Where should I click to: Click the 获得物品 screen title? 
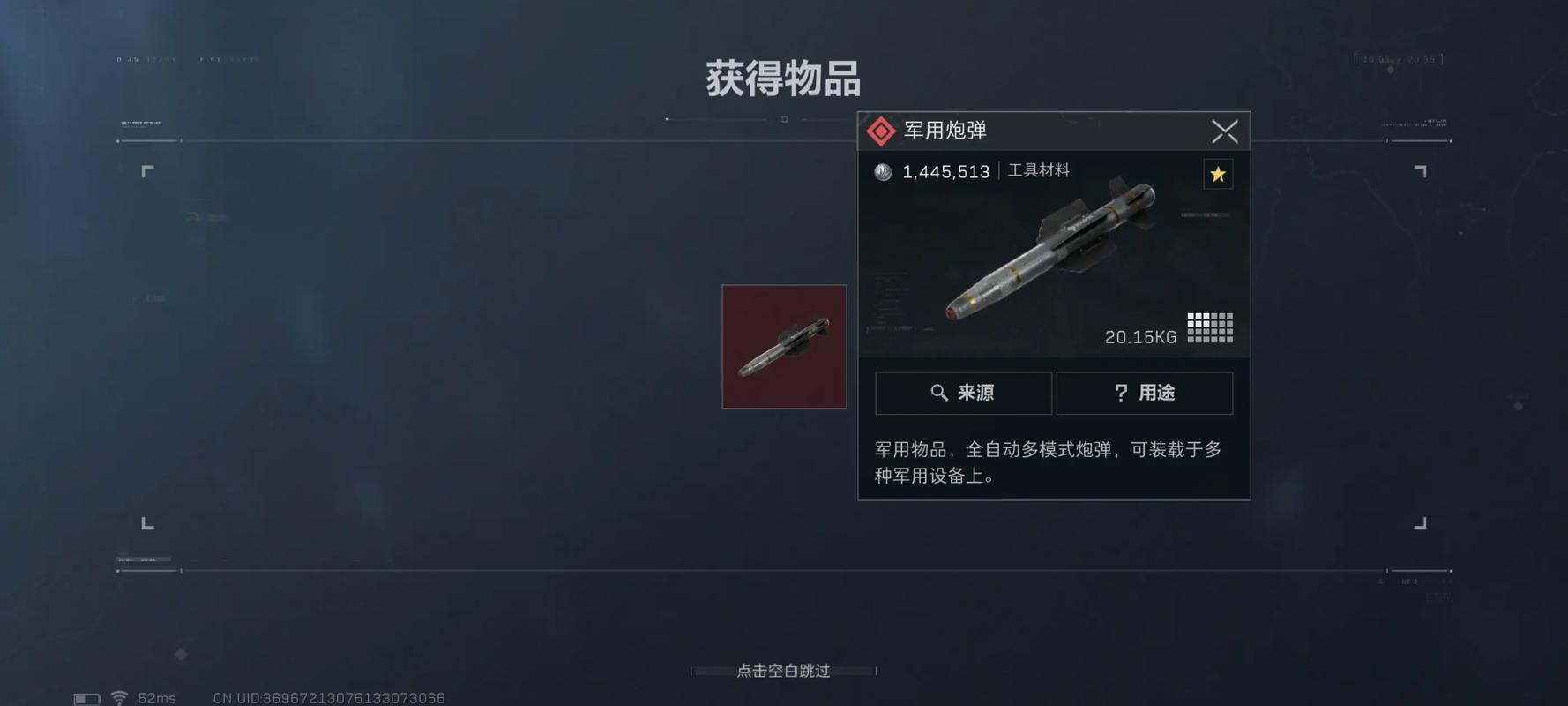point(783,78)
